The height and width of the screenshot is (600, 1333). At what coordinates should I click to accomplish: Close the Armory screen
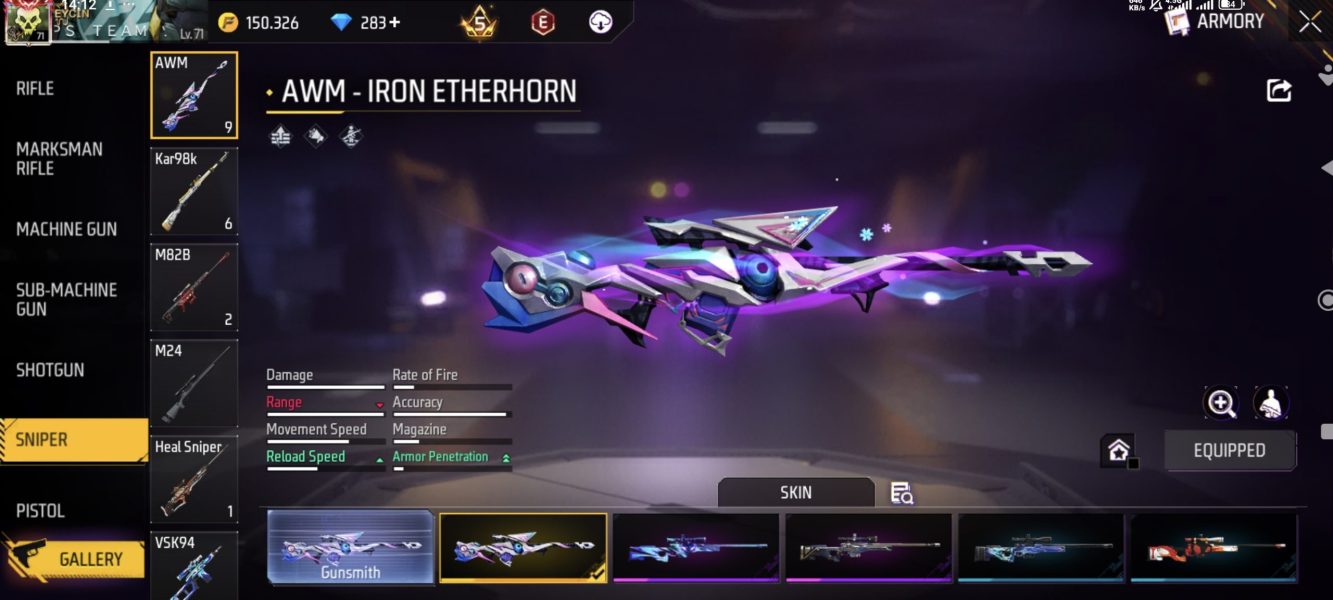click(1310, 22)
